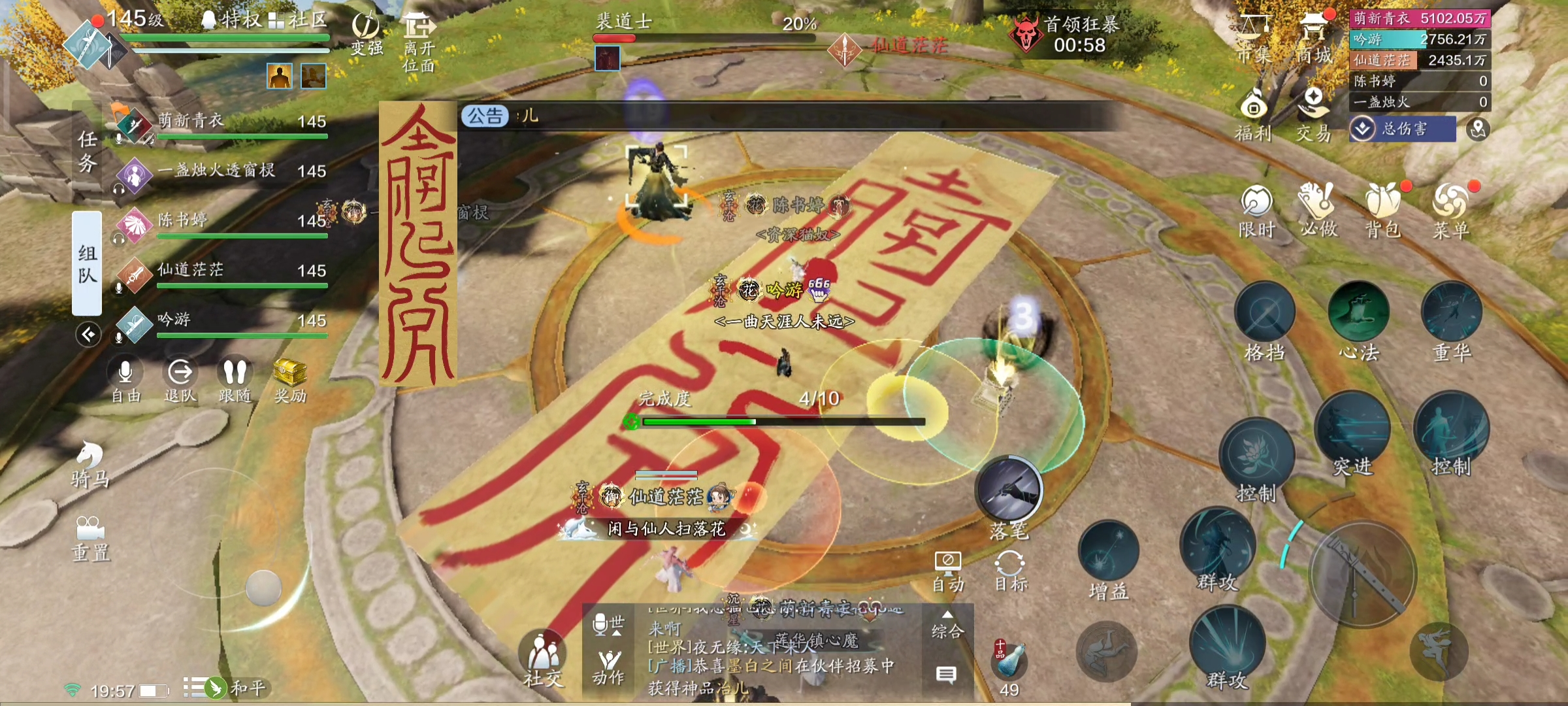Open the 必做 daily tasks

click(x=1318, y=209)
